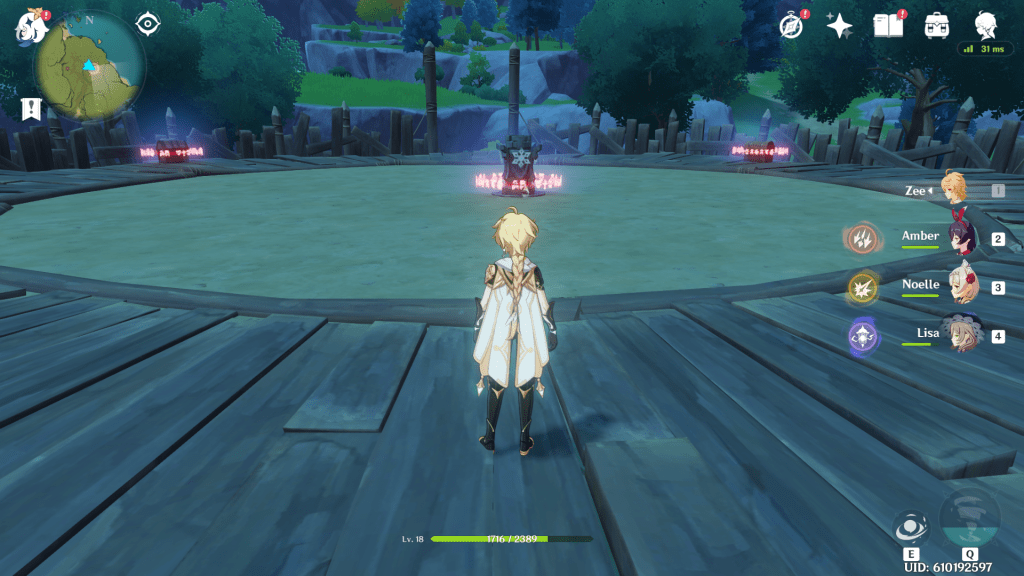Open the inventory backpack icon

coord(937,26)
